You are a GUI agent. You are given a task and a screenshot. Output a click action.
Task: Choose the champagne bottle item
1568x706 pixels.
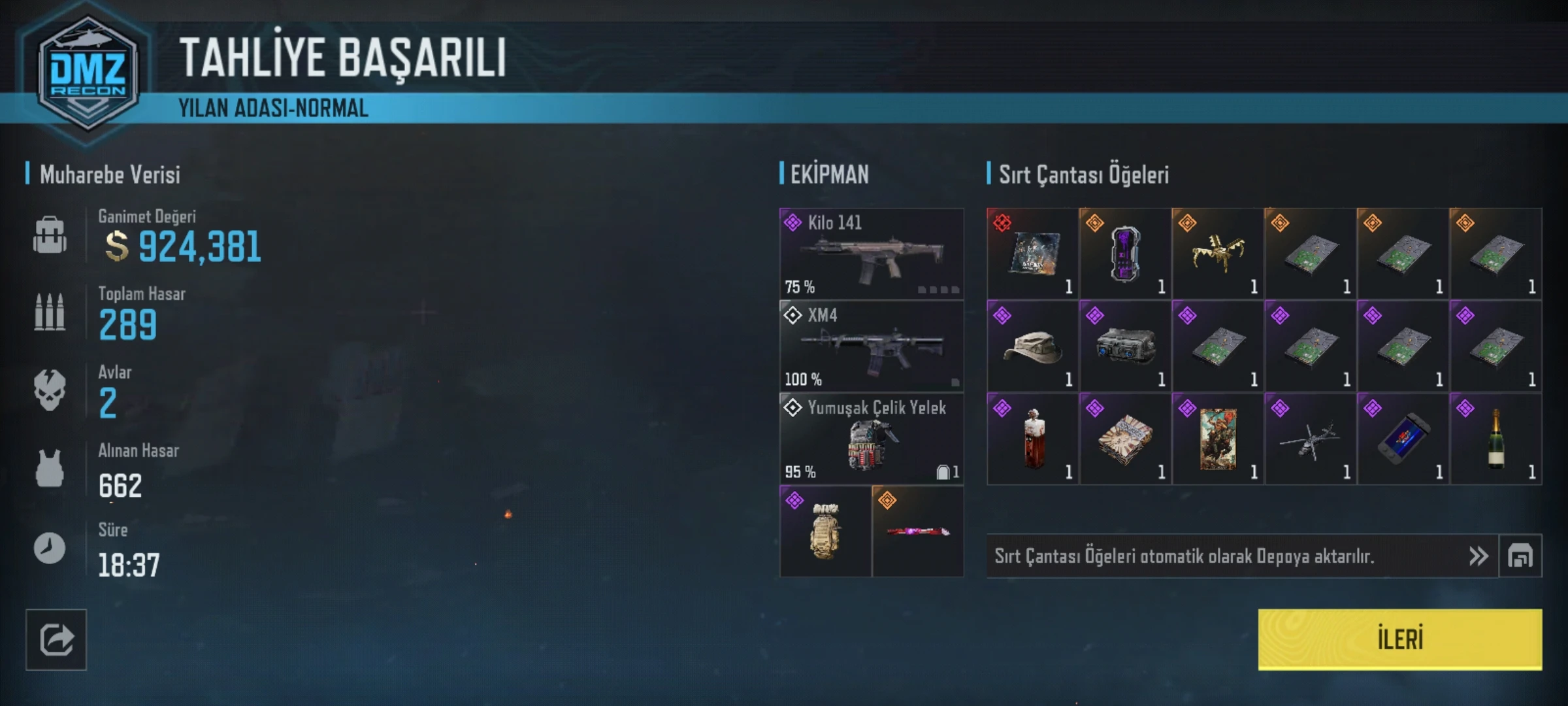1495,439
